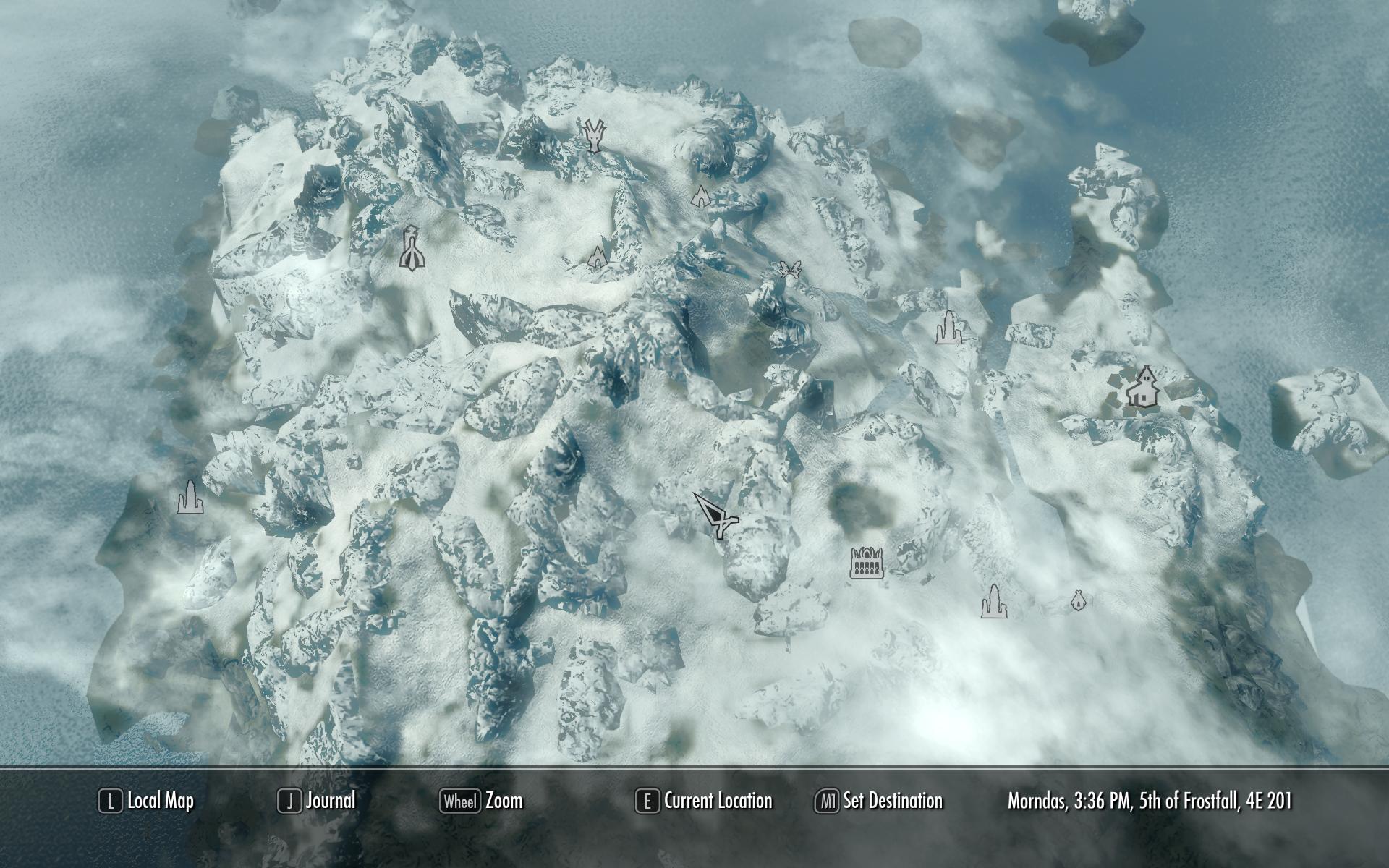Select the antlered skull map marker
The width and height of the screenshot is (1389, 868).
point(789,270)
